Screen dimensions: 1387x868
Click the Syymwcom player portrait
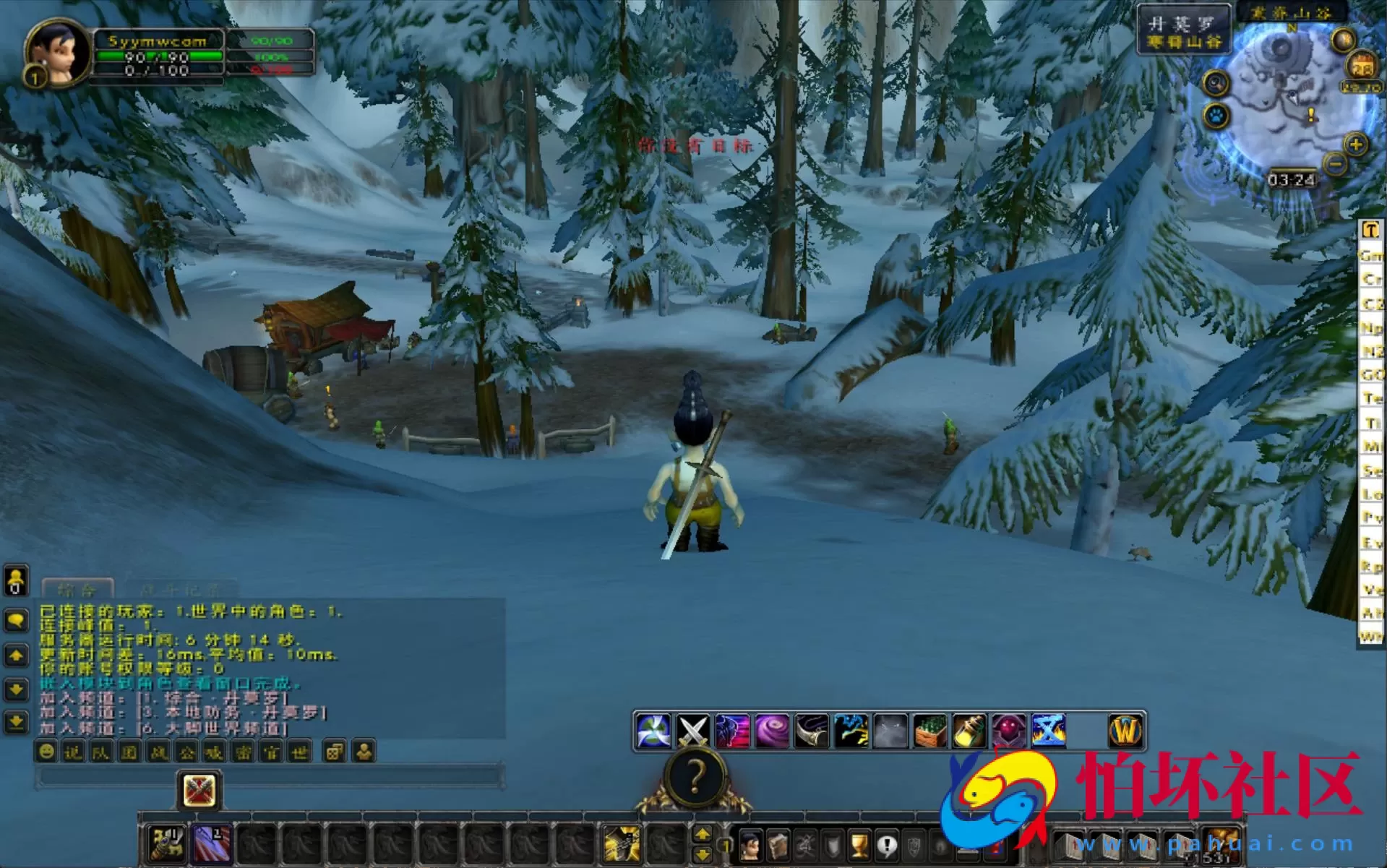(x=56, y=51)
